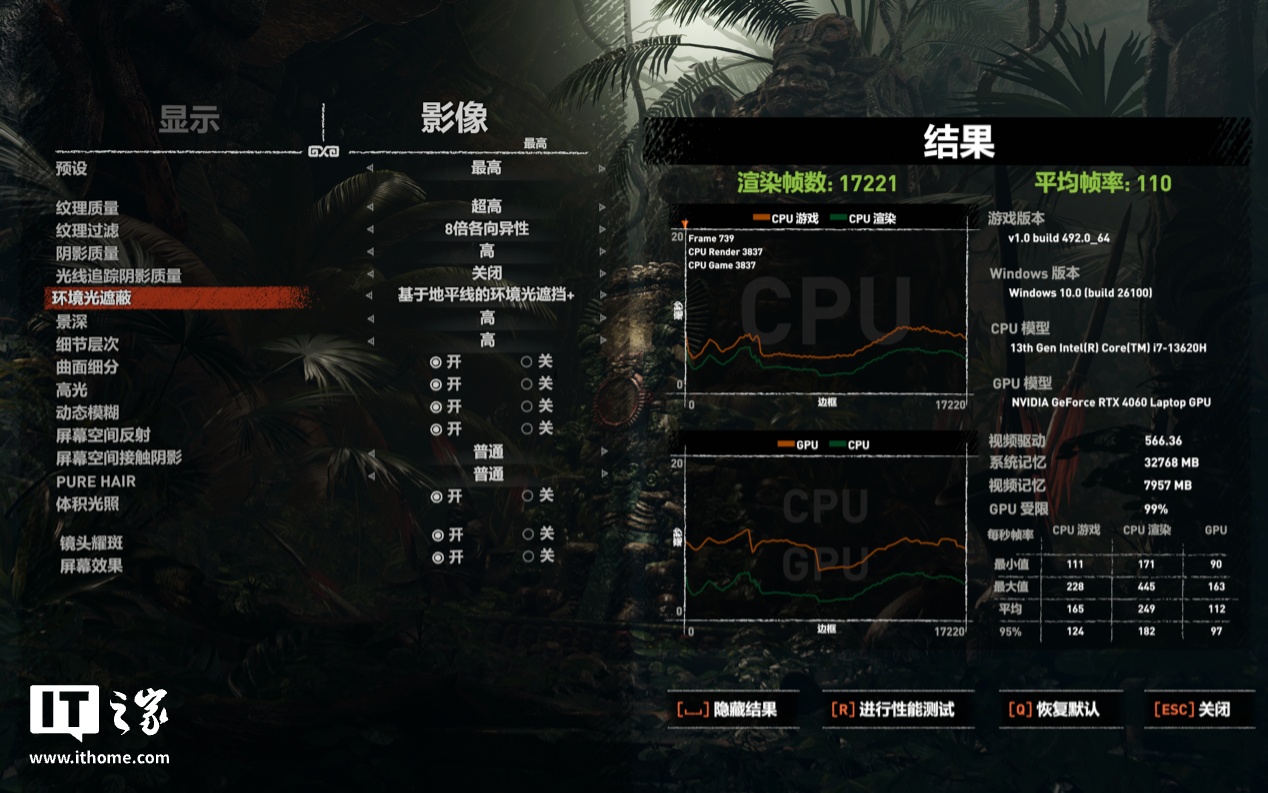This screenshot has width=1268, height=793.
Task: Switch to the 显示 display tab
Action: coord(188,120)
